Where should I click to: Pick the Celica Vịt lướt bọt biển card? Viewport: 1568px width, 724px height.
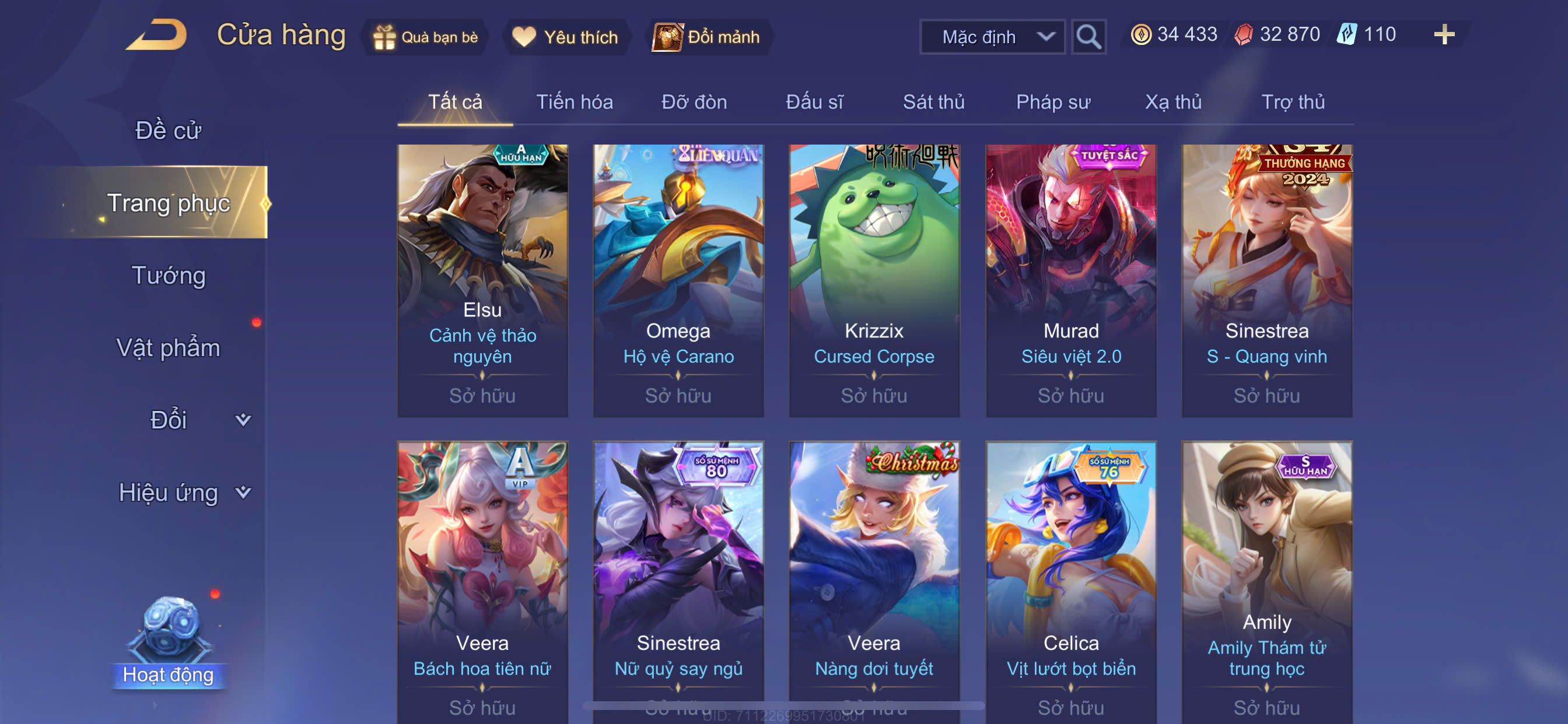point(1070,578)
